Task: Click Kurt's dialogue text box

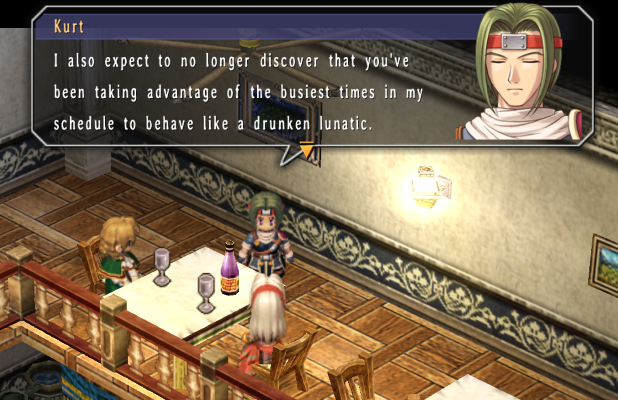Action: [250, 92]
